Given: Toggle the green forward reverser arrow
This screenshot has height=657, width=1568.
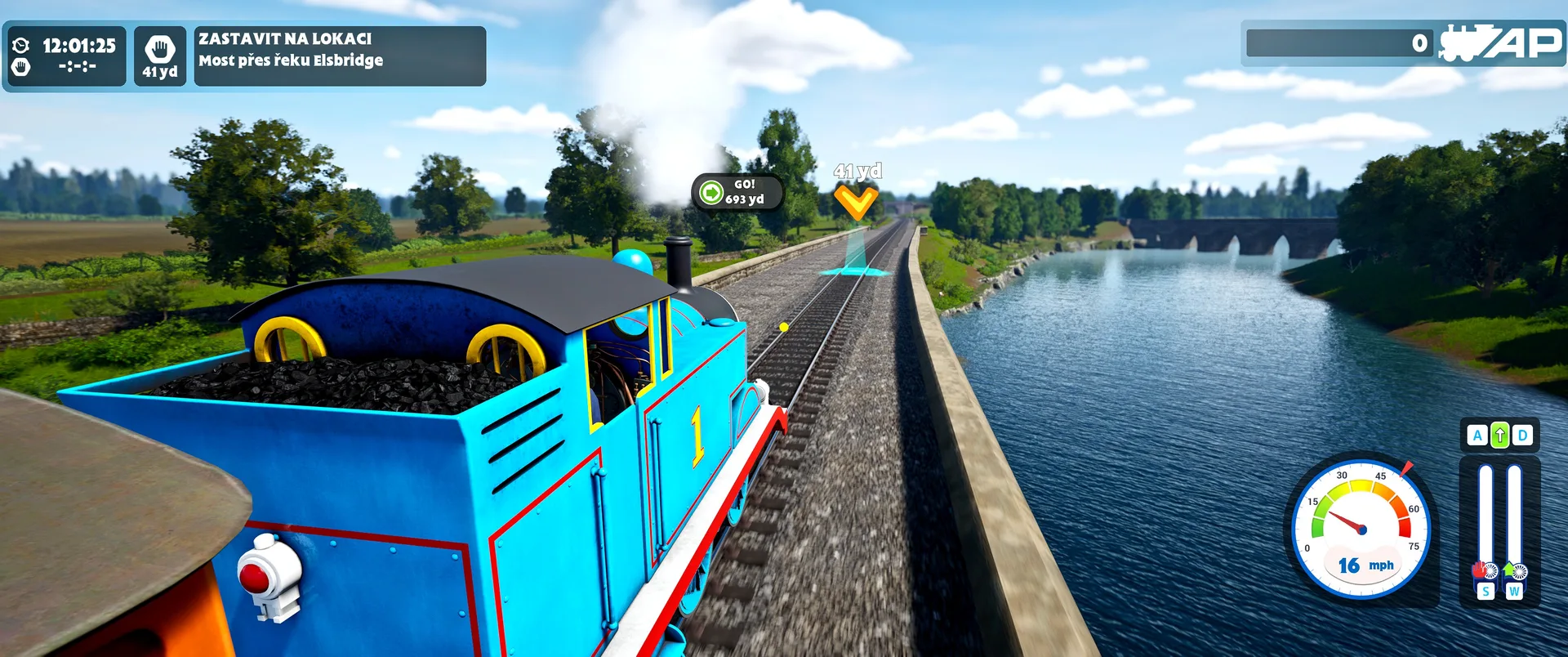Looking at the screenshot, I should [1499, 436].
